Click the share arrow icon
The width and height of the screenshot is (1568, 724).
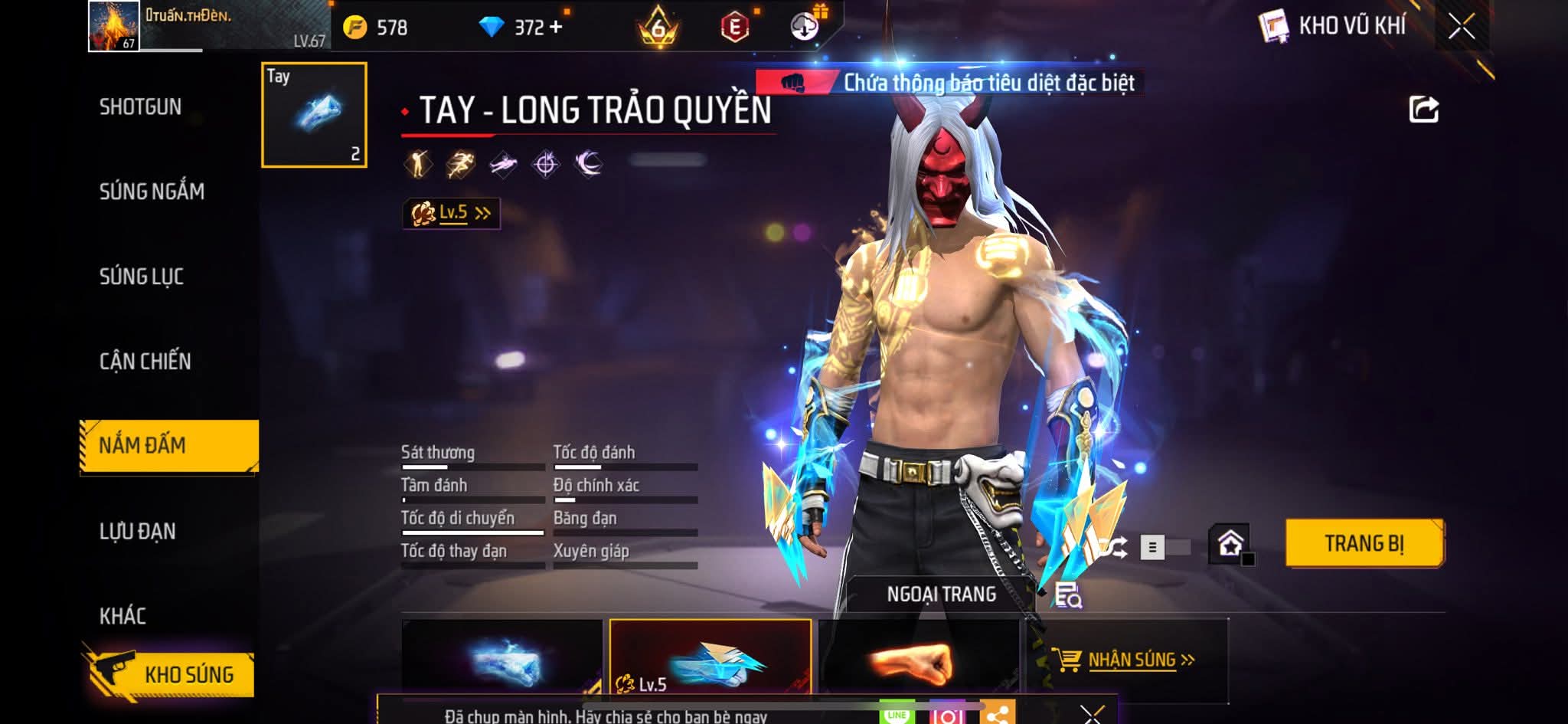pyautogui.click(x=1423, y=110)
